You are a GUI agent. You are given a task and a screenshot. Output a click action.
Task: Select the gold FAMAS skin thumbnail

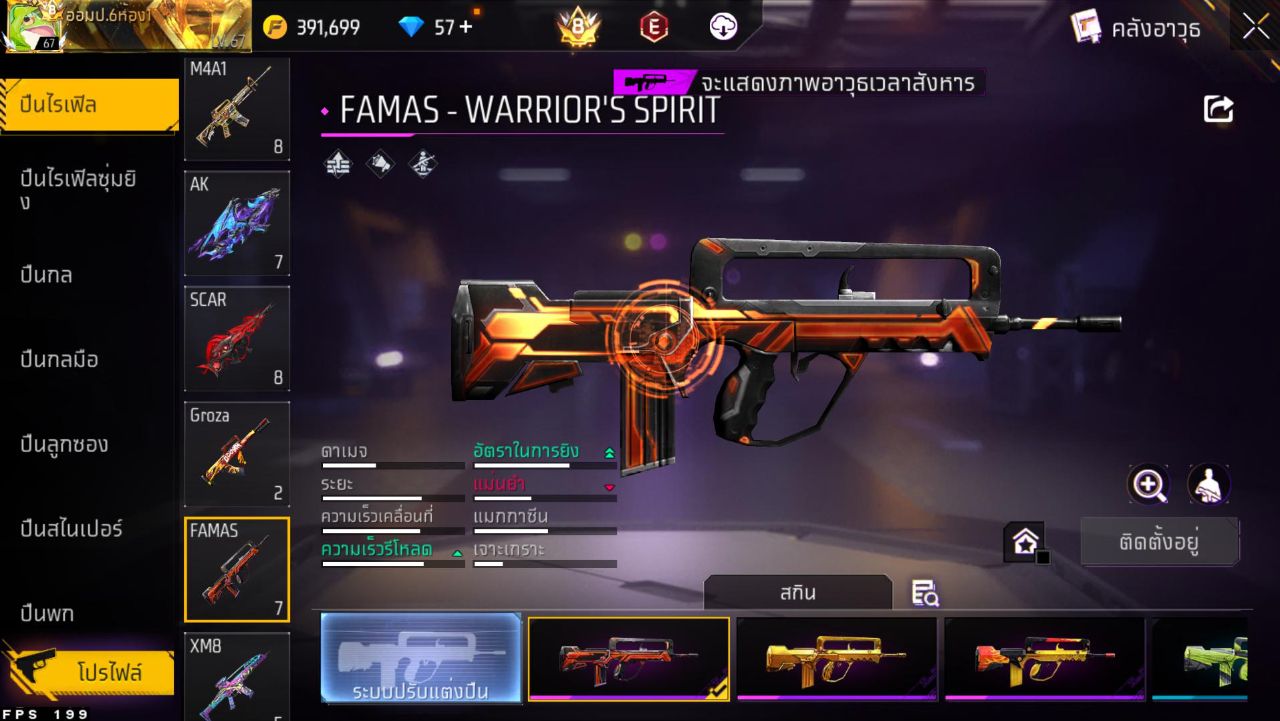837,658
